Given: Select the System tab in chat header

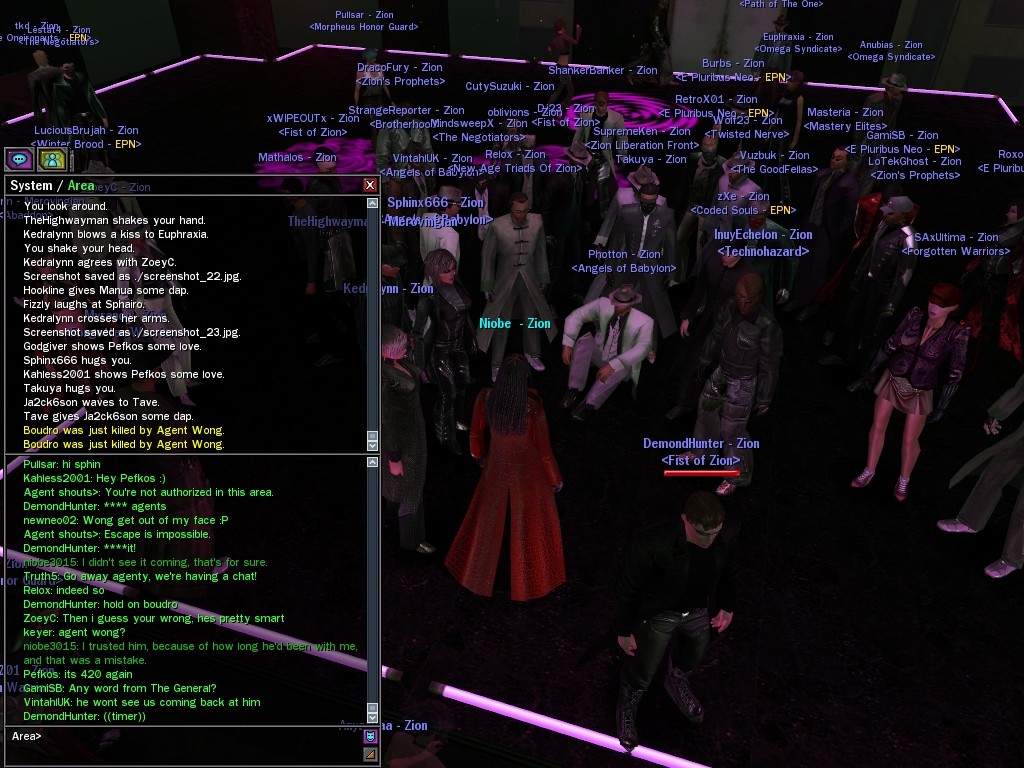Looking at the screenshot, I should [x=30, y=186].
